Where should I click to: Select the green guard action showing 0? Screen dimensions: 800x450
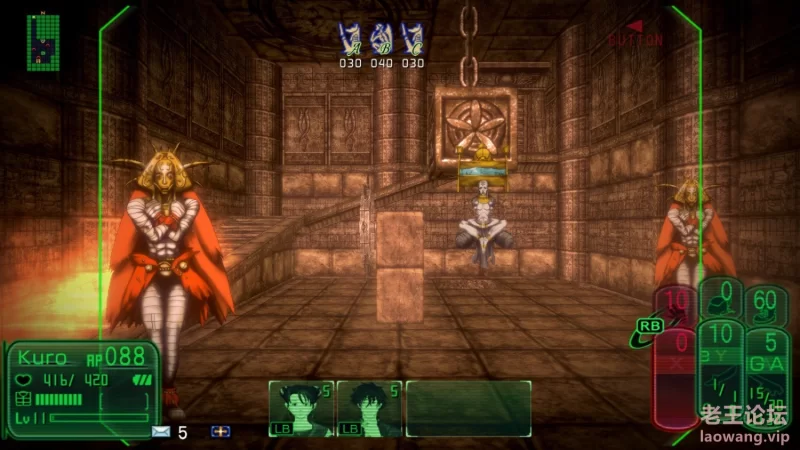click(721, 297)
